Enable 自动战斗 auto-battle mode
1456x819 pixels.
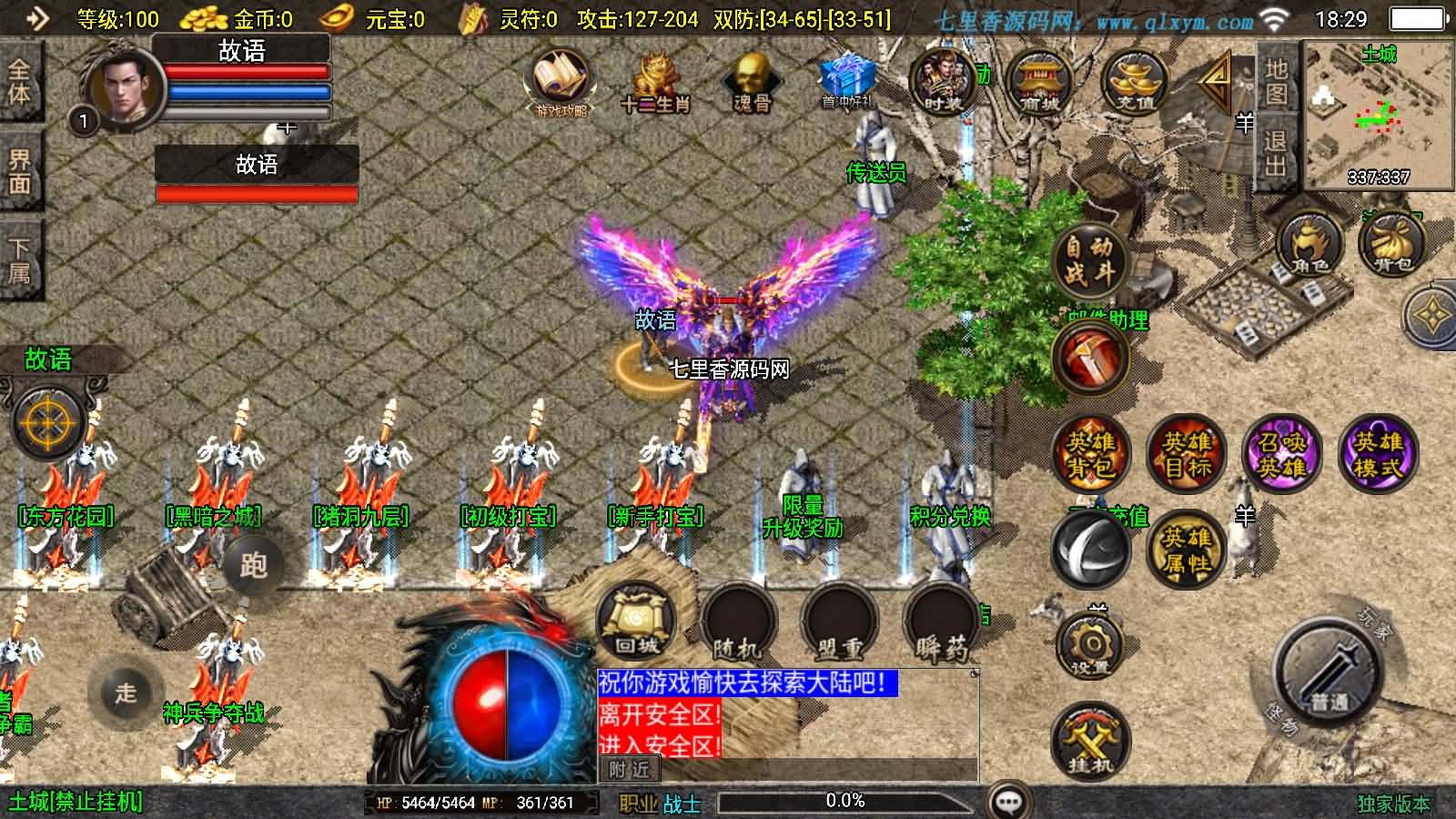[x=1091, y=261]
